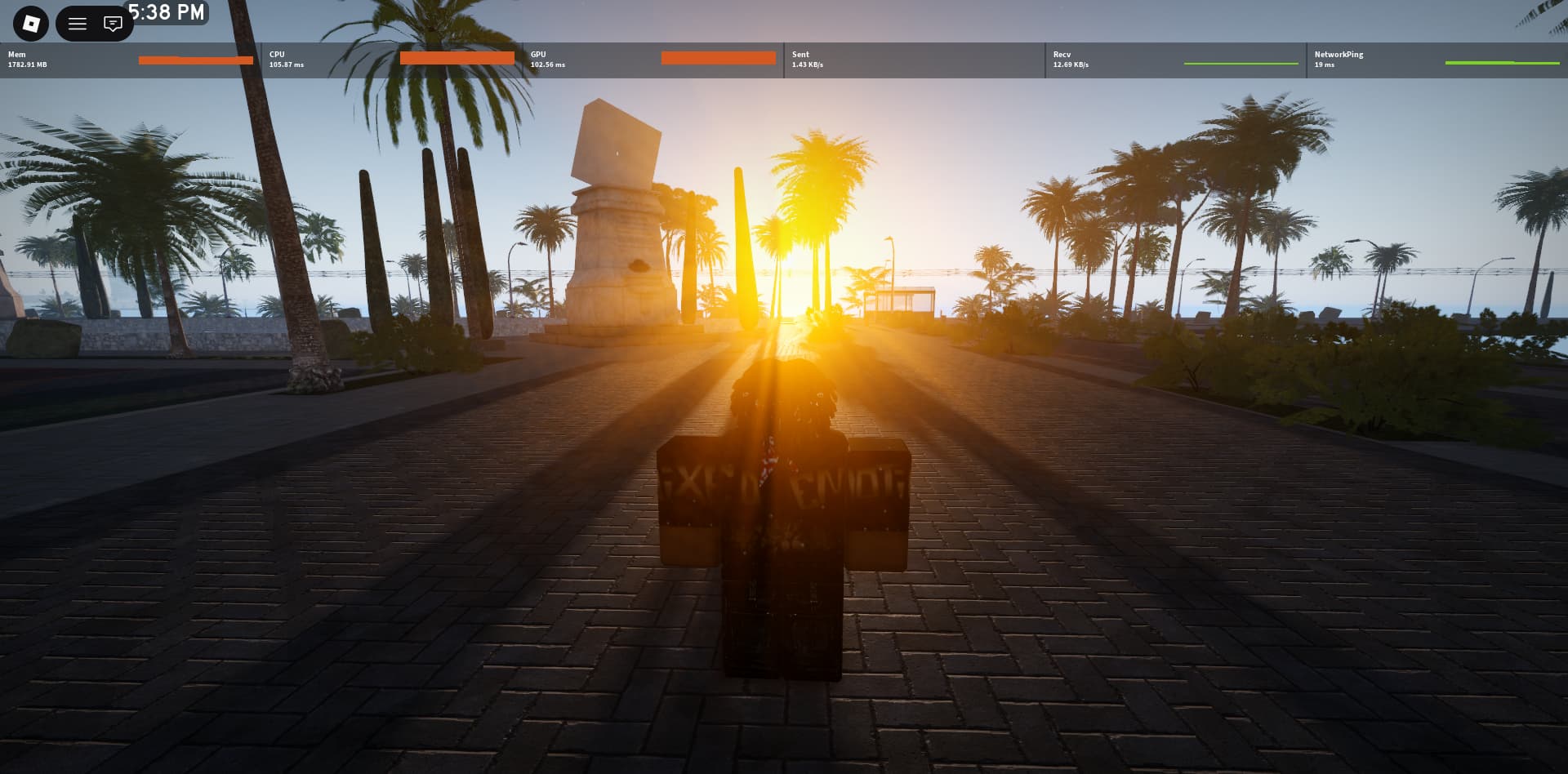
Task: Show the Recv network stat details
Action: (x=1176, y=60)
